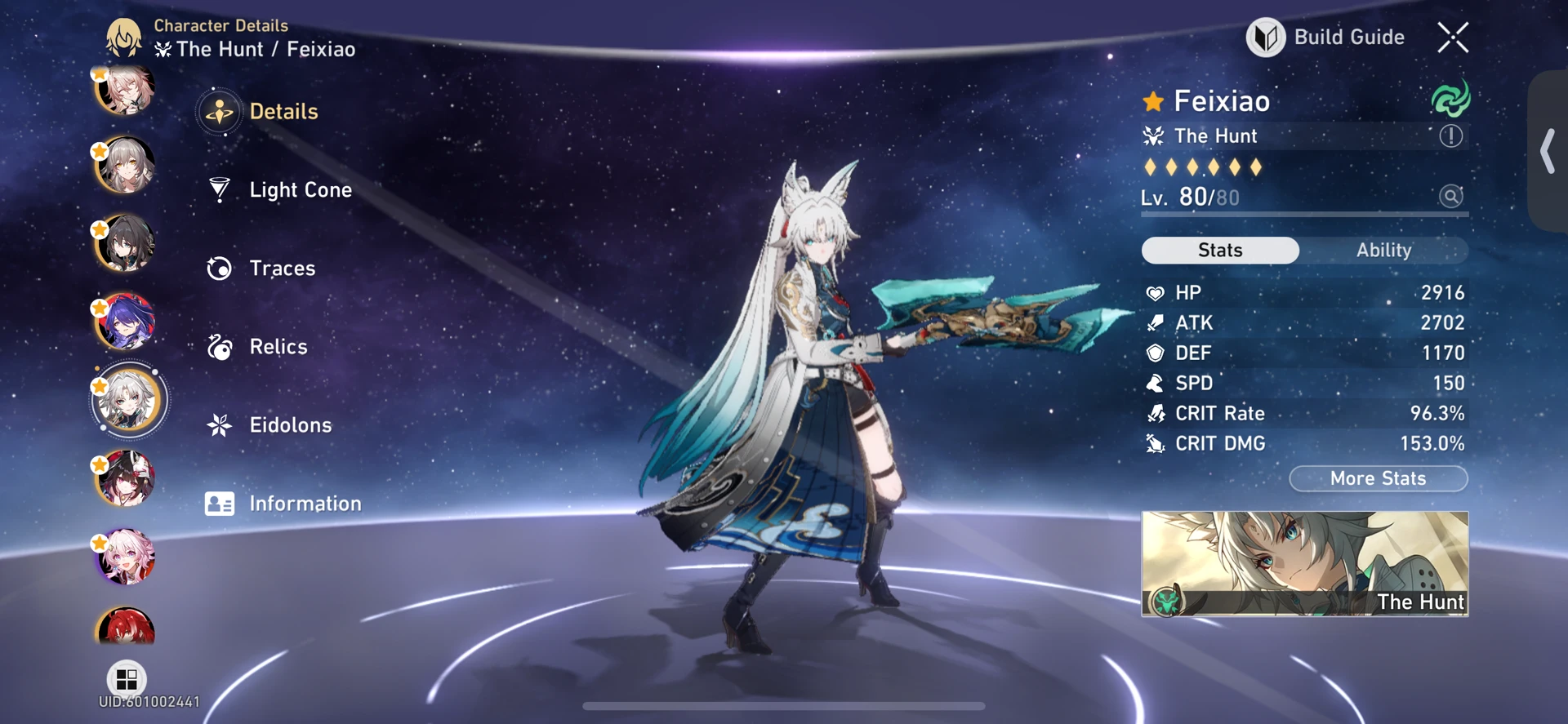The image size is (1568, 724).
Task: Click the More Stats button
Action: [x=1378, y=478]
